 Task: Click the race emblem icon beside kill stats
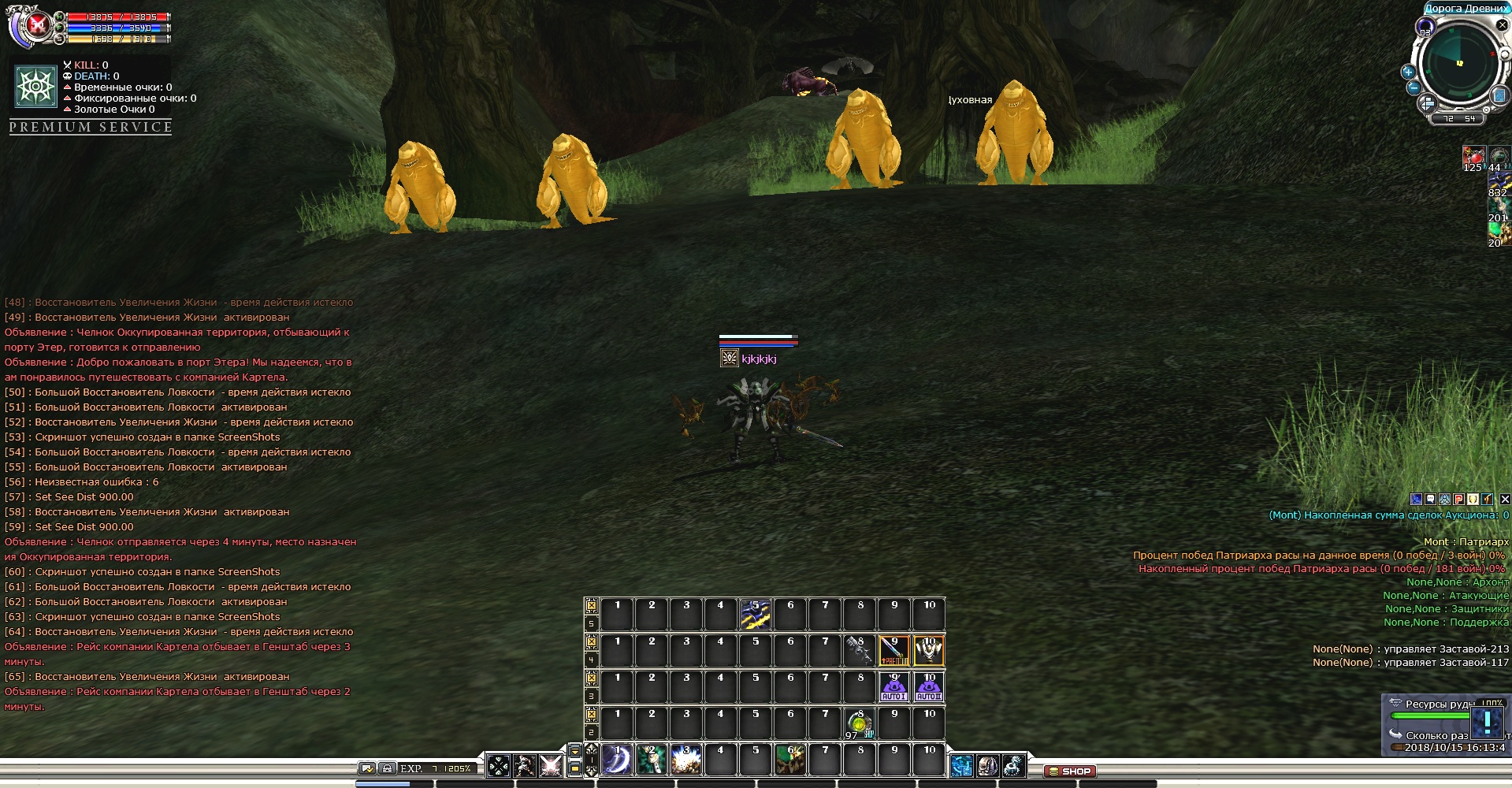[x=35, y=87]
